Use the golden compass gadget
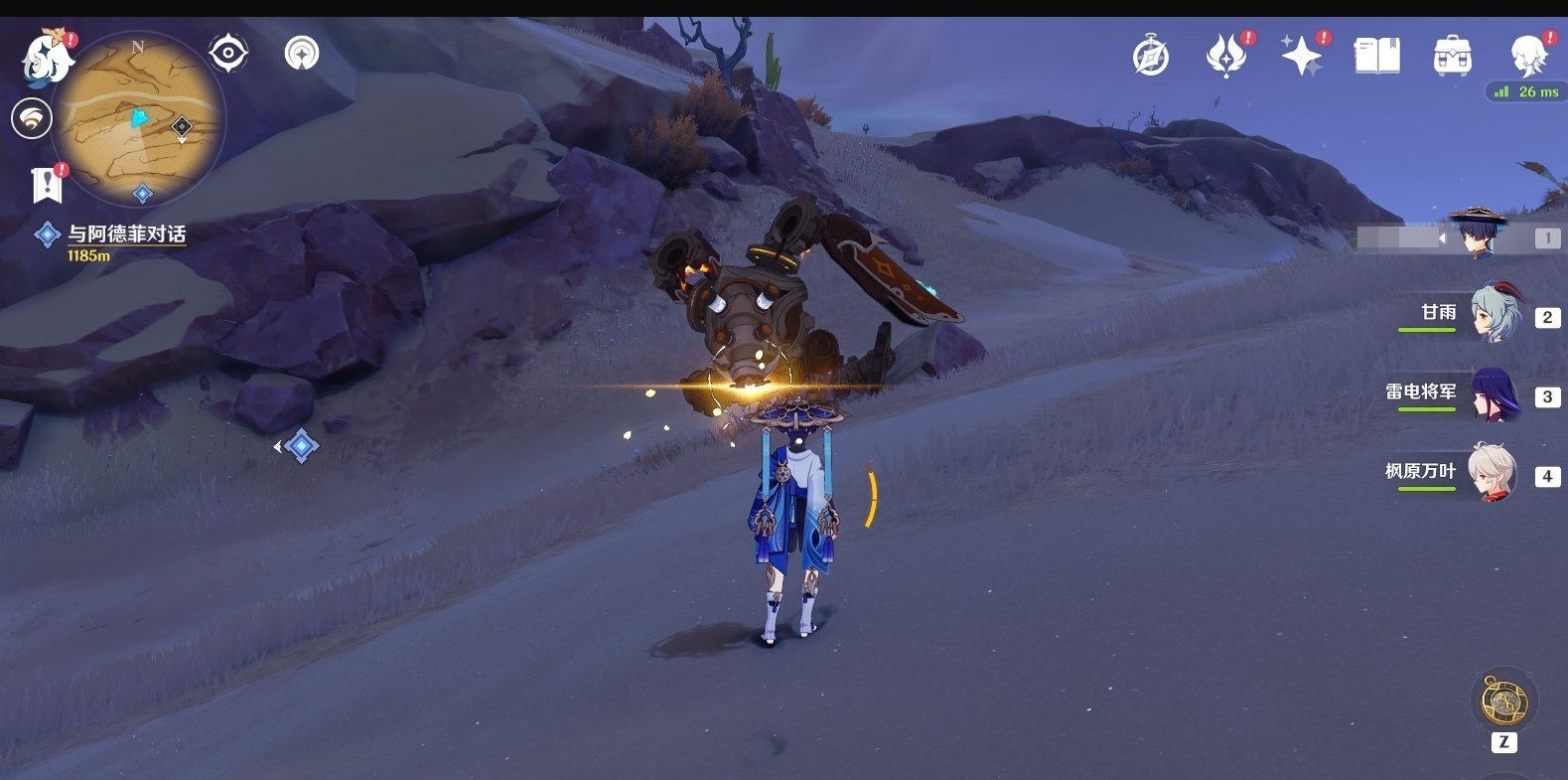The image size is (1568, 780). click(1503, 702)
